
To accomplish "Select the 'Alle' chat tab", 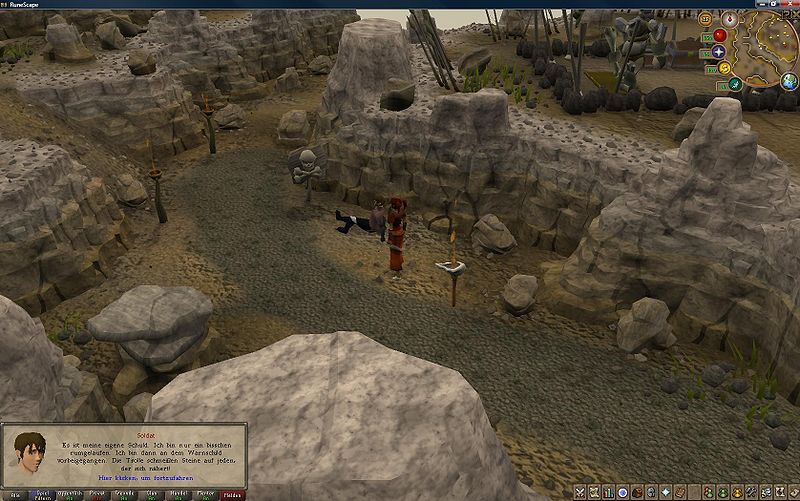I will (x=15, y=494).
